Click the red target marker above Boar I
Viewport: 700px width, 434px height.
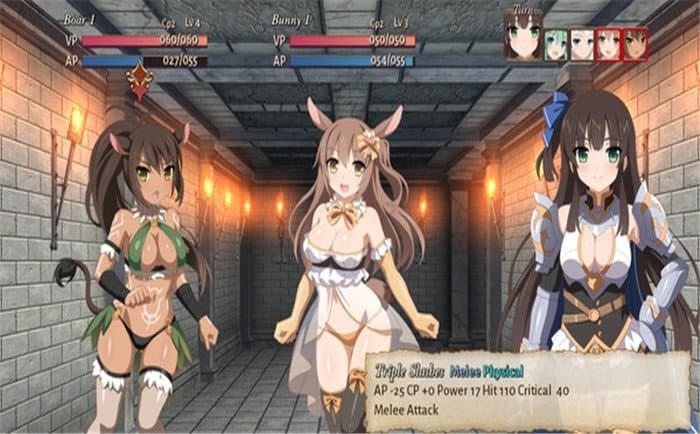139,81
